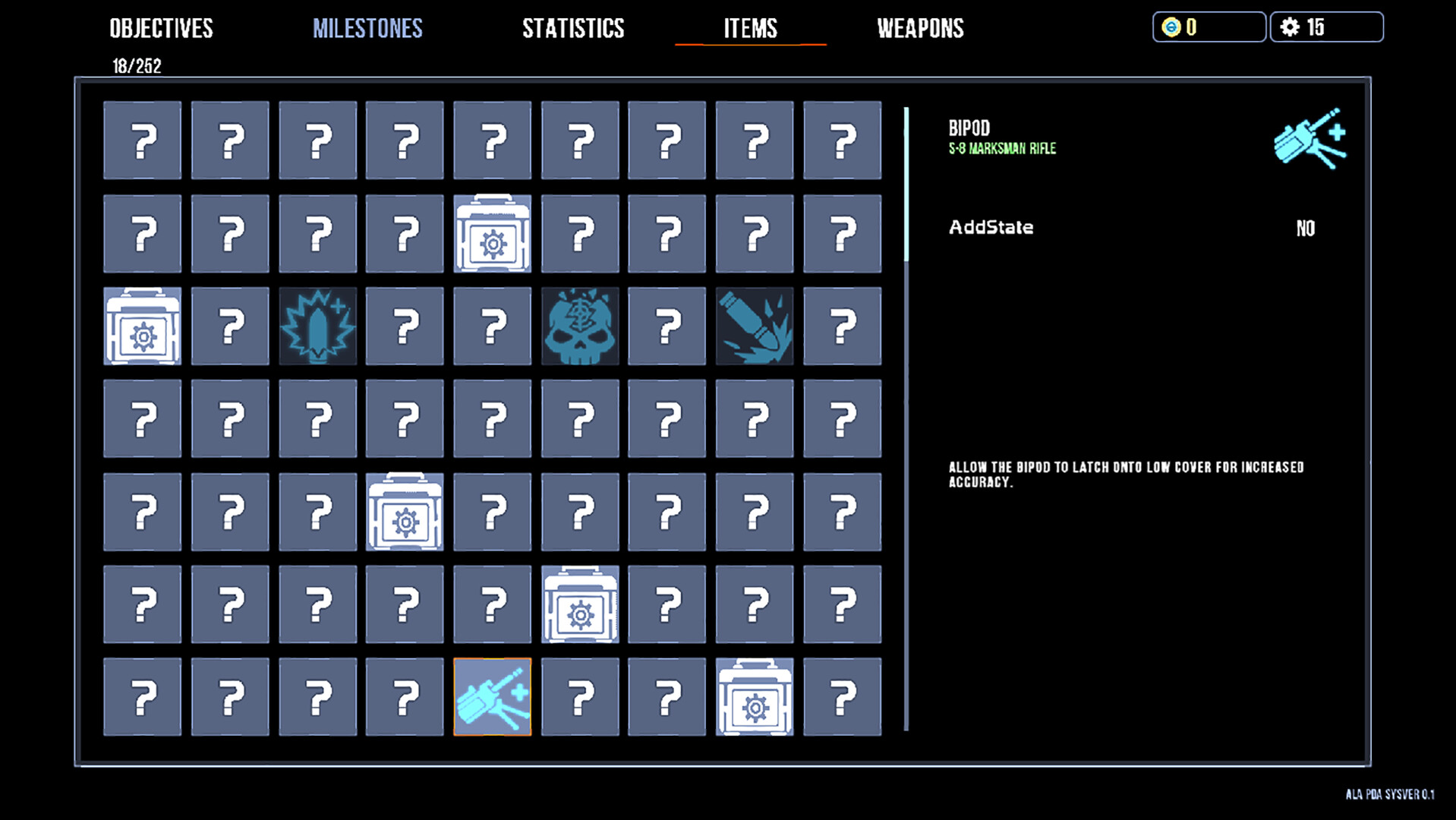The height and width of the screenshot is (820, 1456).
Task: Go to the Objectives tab
Action: [x=161, y=28]
